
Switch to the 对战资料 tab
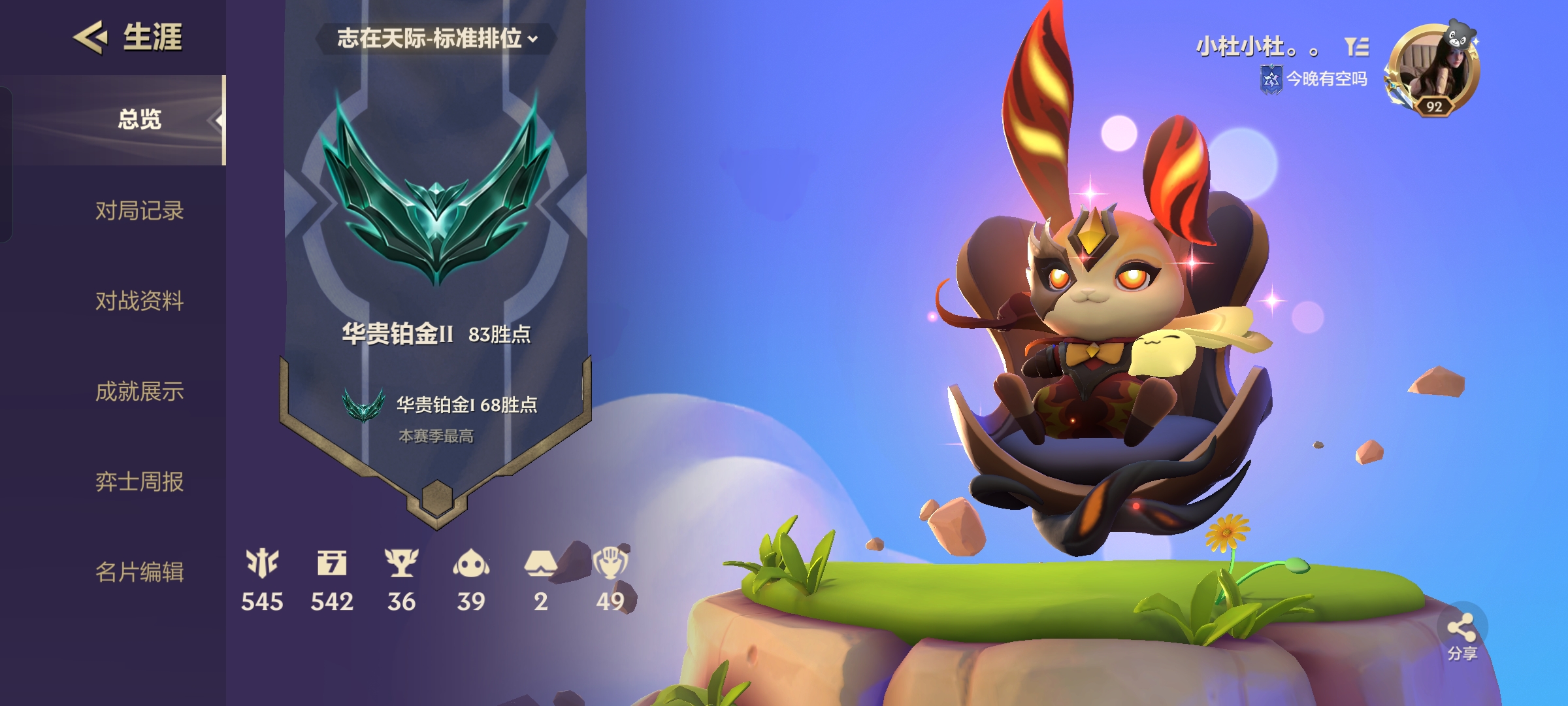[x=139, y=301]
